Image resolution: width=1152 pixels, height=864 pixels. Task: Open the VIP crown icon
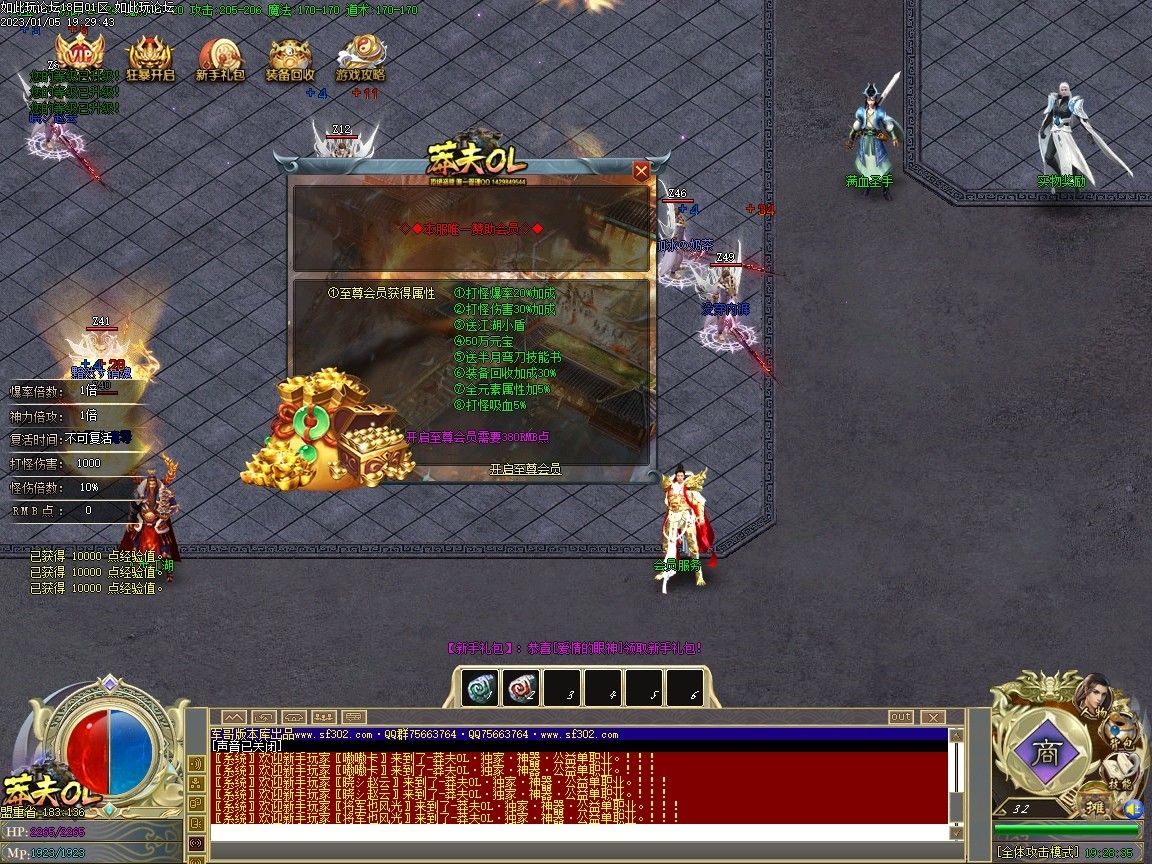79,54
